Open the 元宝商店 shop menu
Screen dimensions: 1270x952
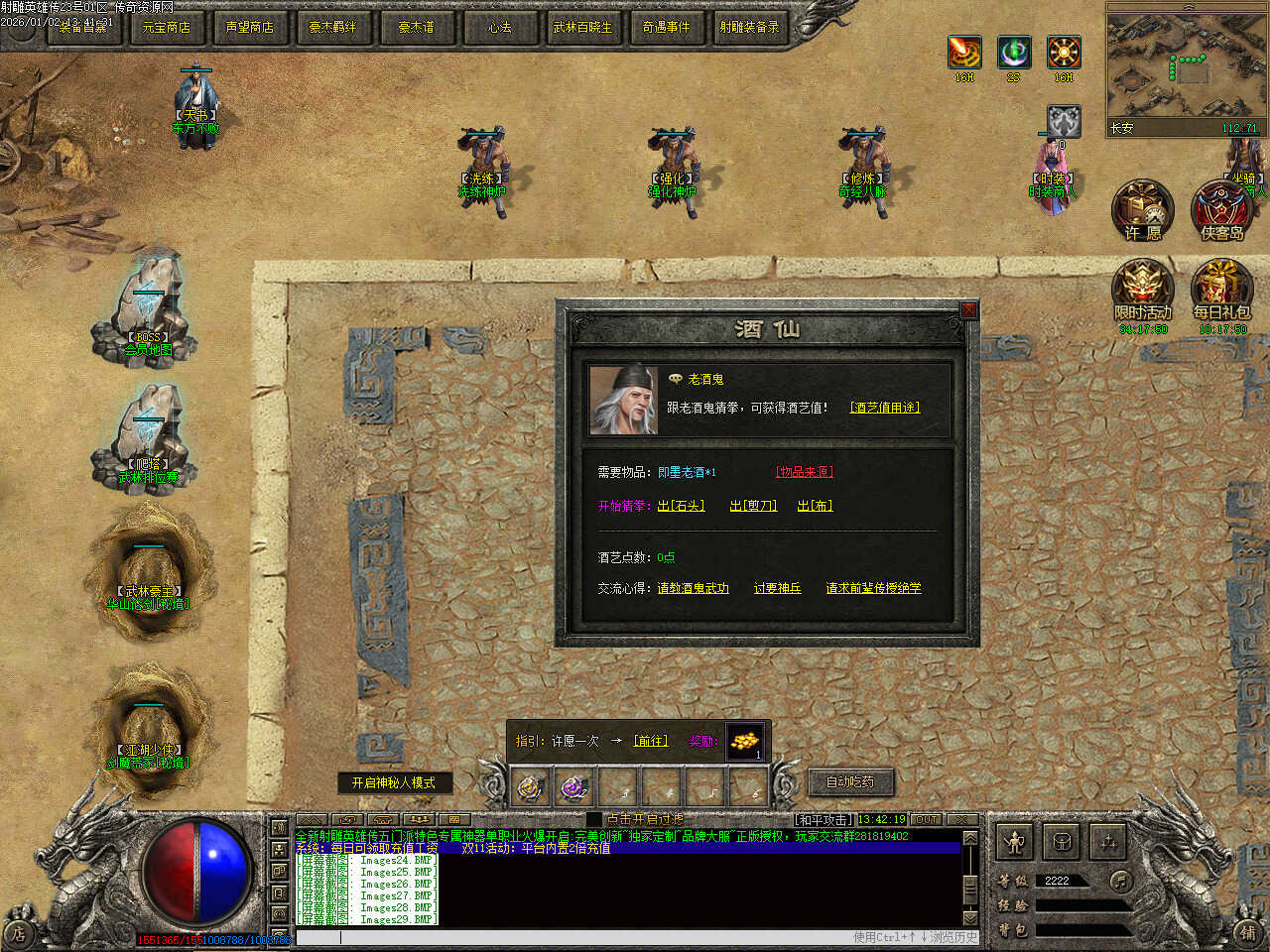[166, 27]
